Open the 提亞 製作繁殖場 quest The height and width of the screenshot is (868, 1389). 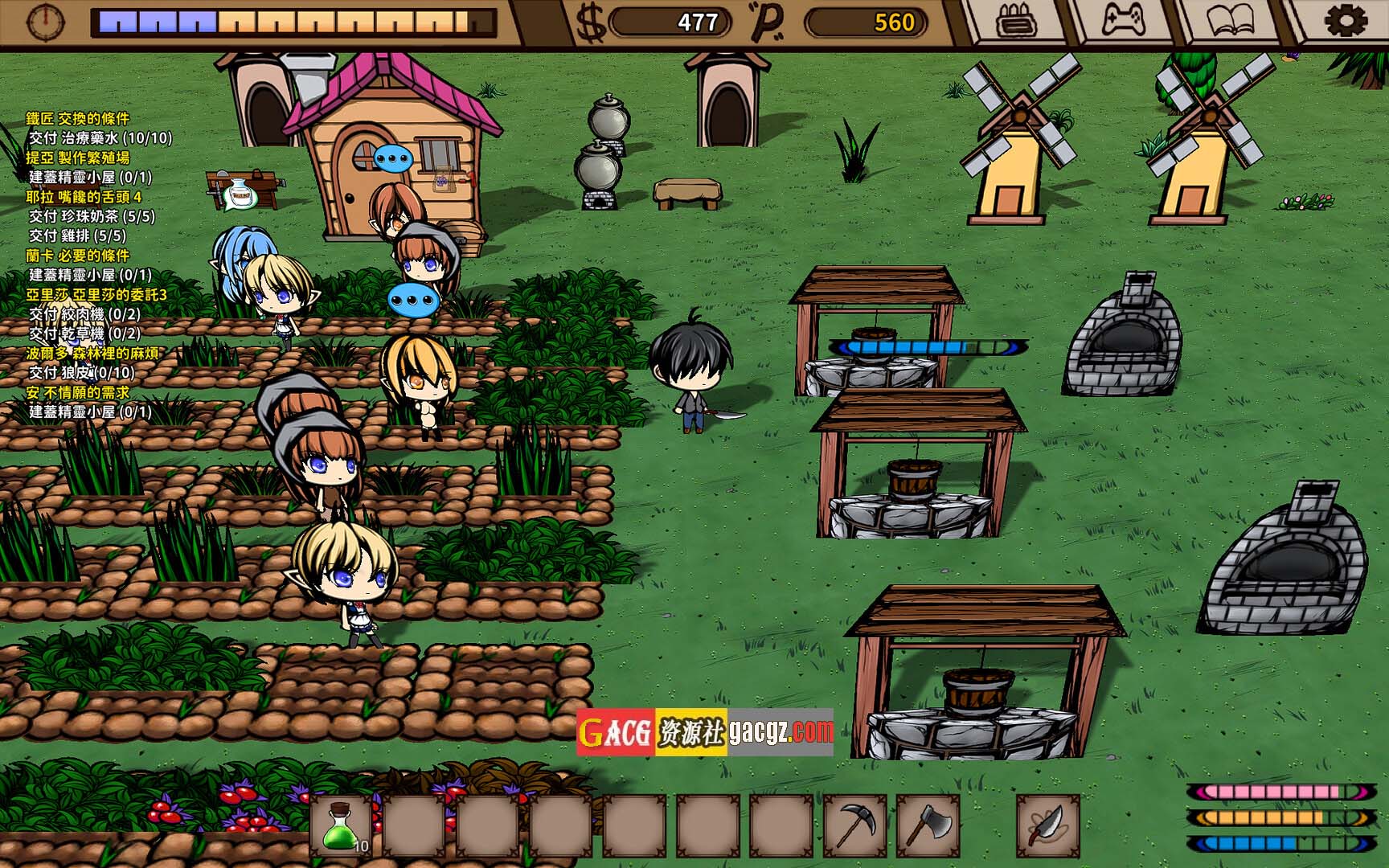[x=77, y=158]
